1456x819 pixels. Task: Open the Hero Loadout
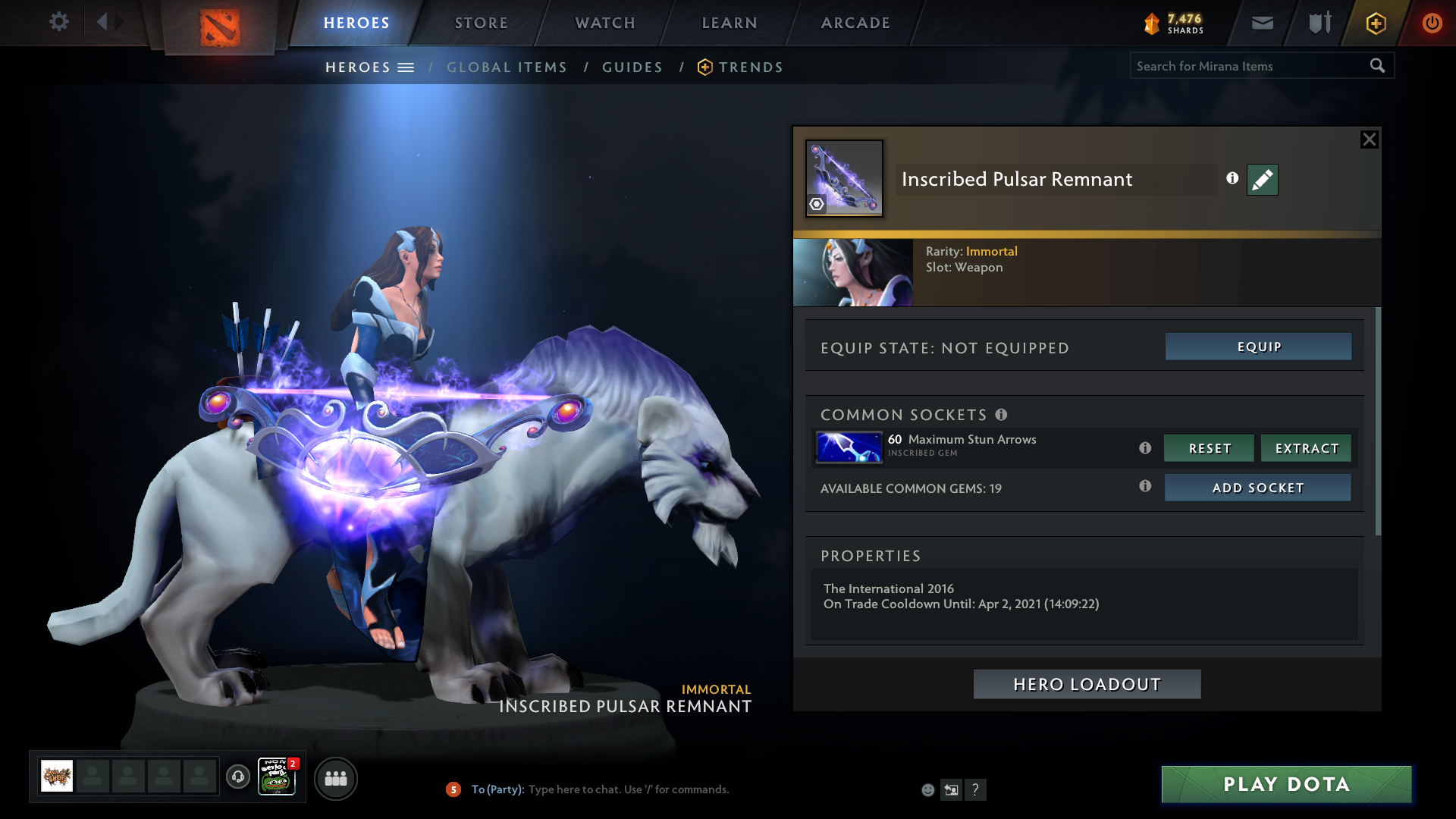(x=1087, y=684)
